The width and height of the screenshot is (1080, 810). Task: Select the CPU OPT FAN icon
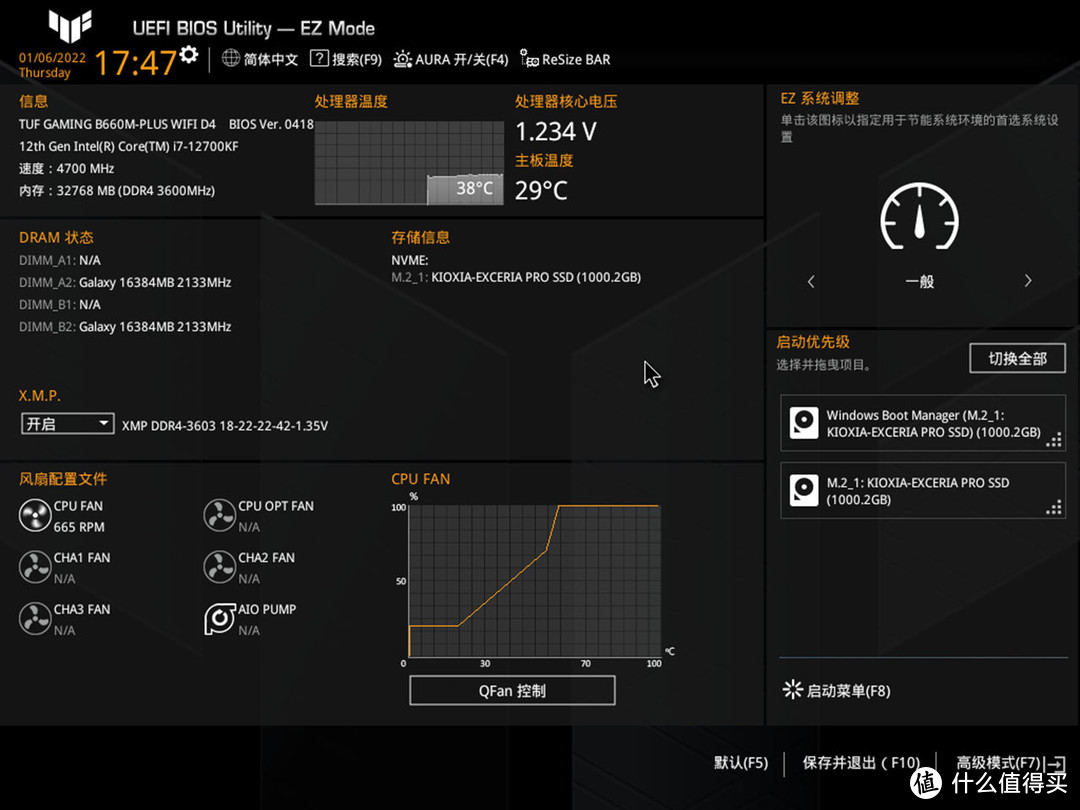pyautogui.click(x=219, y=516)
